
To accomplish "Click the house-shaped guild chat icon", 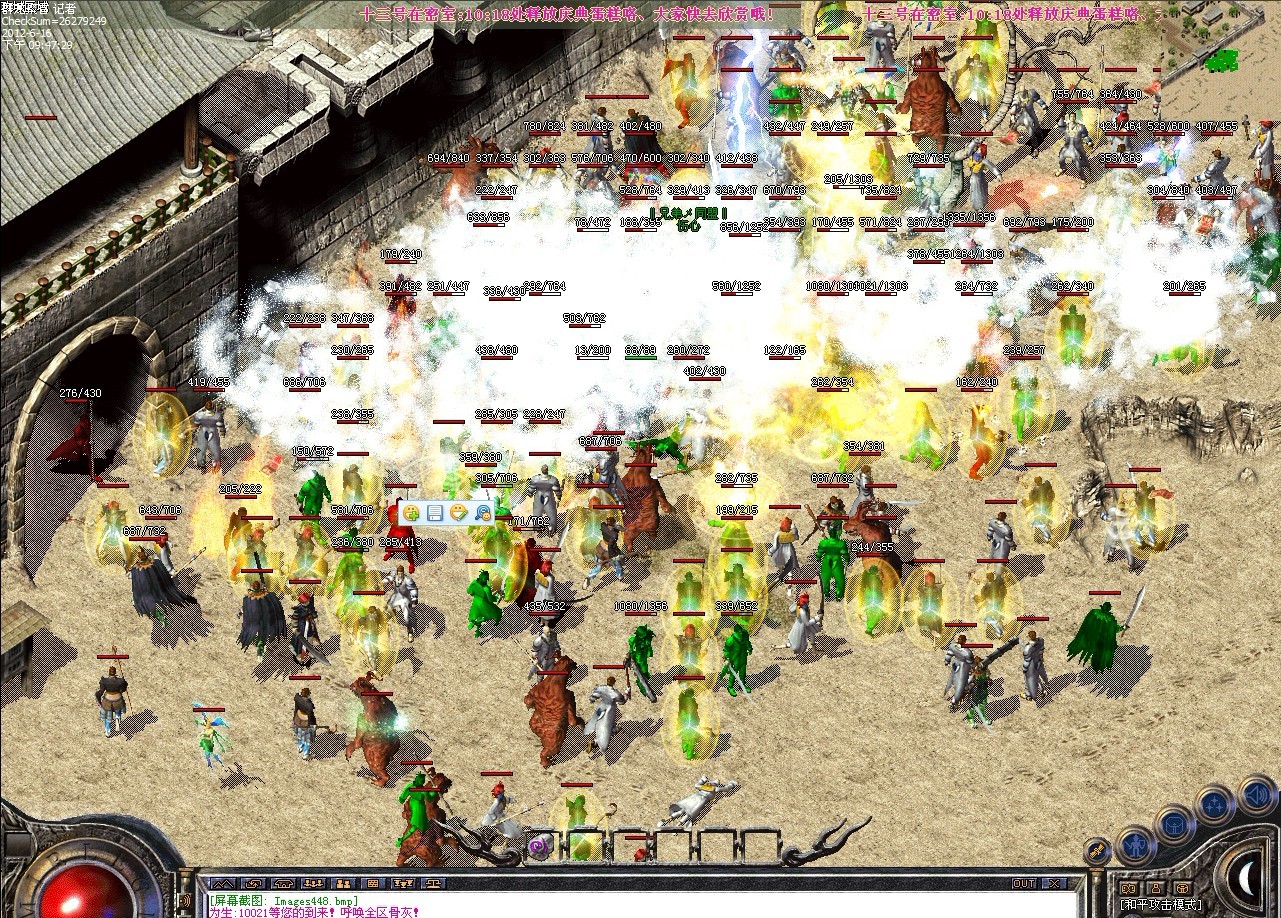I will [283, 884].
